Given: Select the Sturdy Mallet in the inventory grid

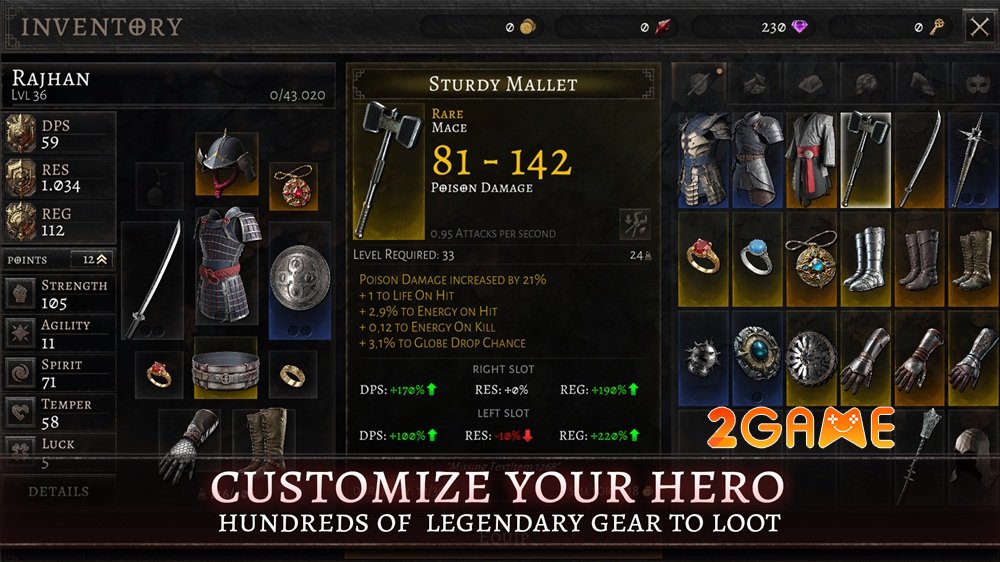Looking at the screenshot, I should point(865,158).
